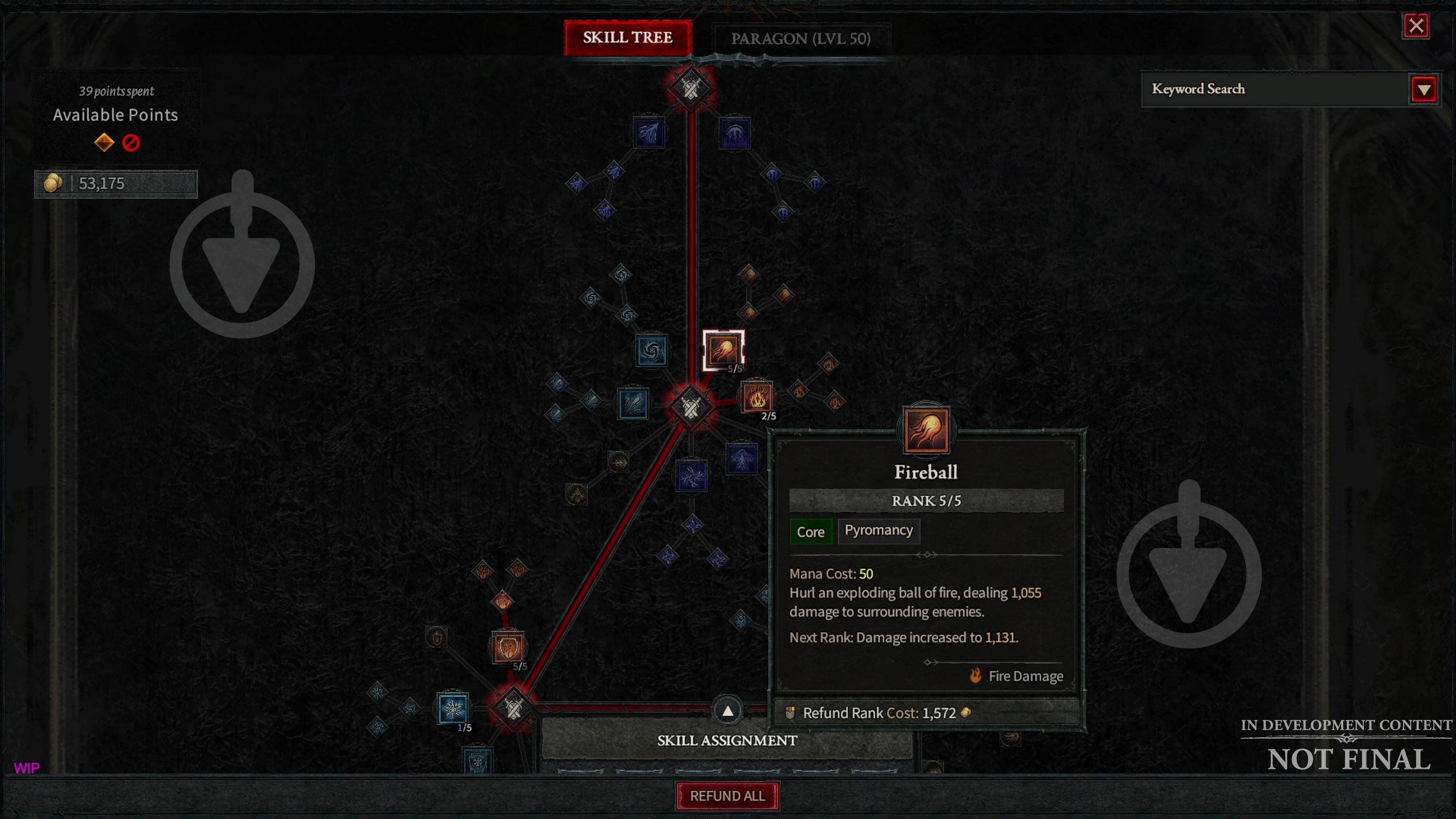Click the blue swirling vortex skill node

pyautogui.click(x=652, y=350)
